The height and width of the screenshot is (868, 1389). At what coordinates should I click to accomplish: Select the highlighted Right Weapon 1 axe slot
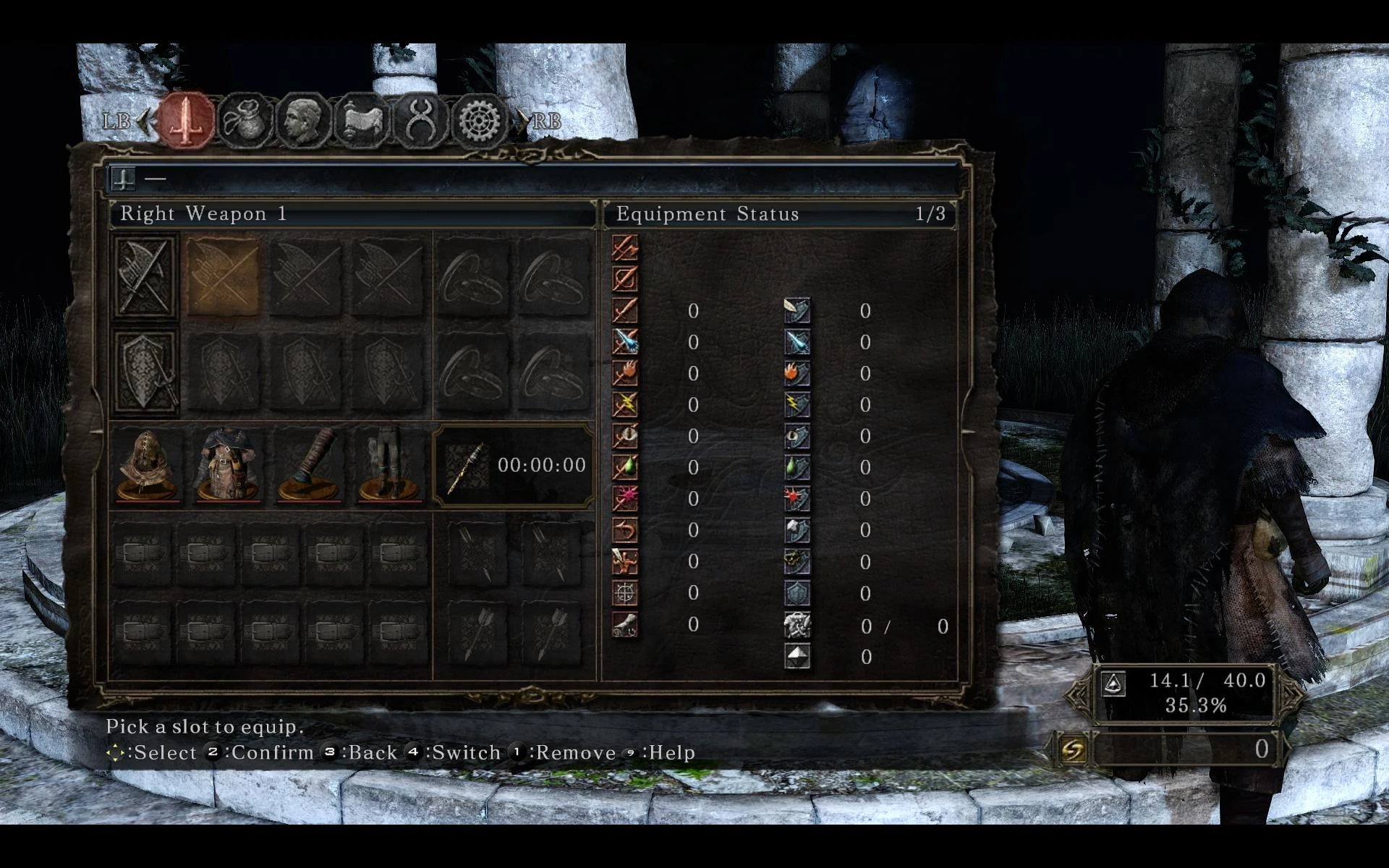[x=223, y=276]
